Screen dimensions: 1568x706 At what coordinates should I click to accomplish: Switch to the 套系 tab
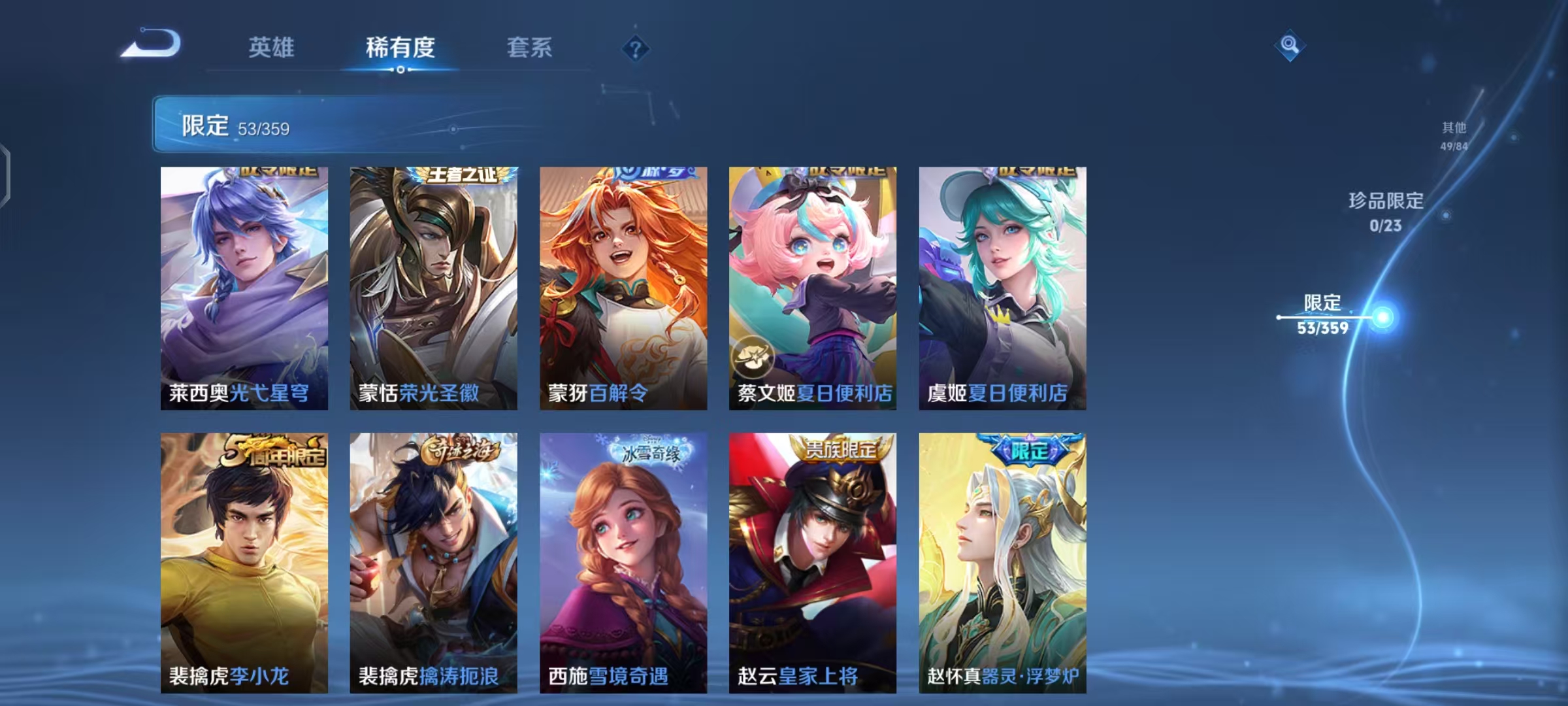(530, 46)
